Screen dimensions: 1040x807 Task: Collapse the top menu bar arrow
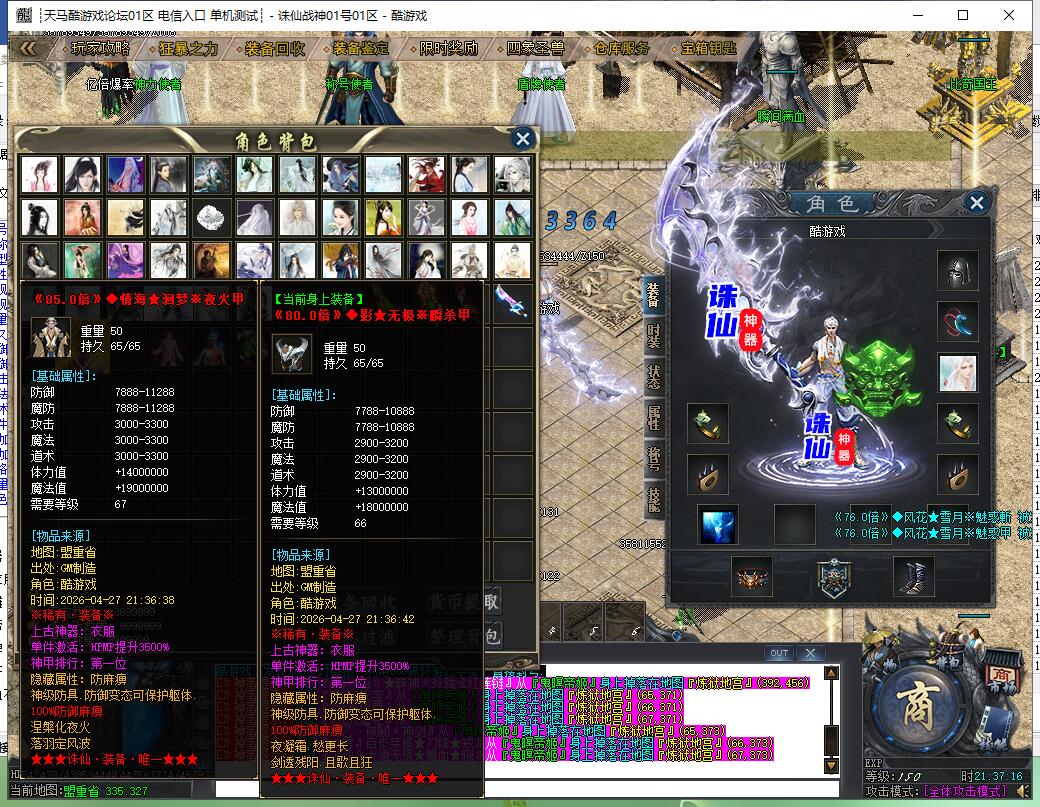point(28,48)
